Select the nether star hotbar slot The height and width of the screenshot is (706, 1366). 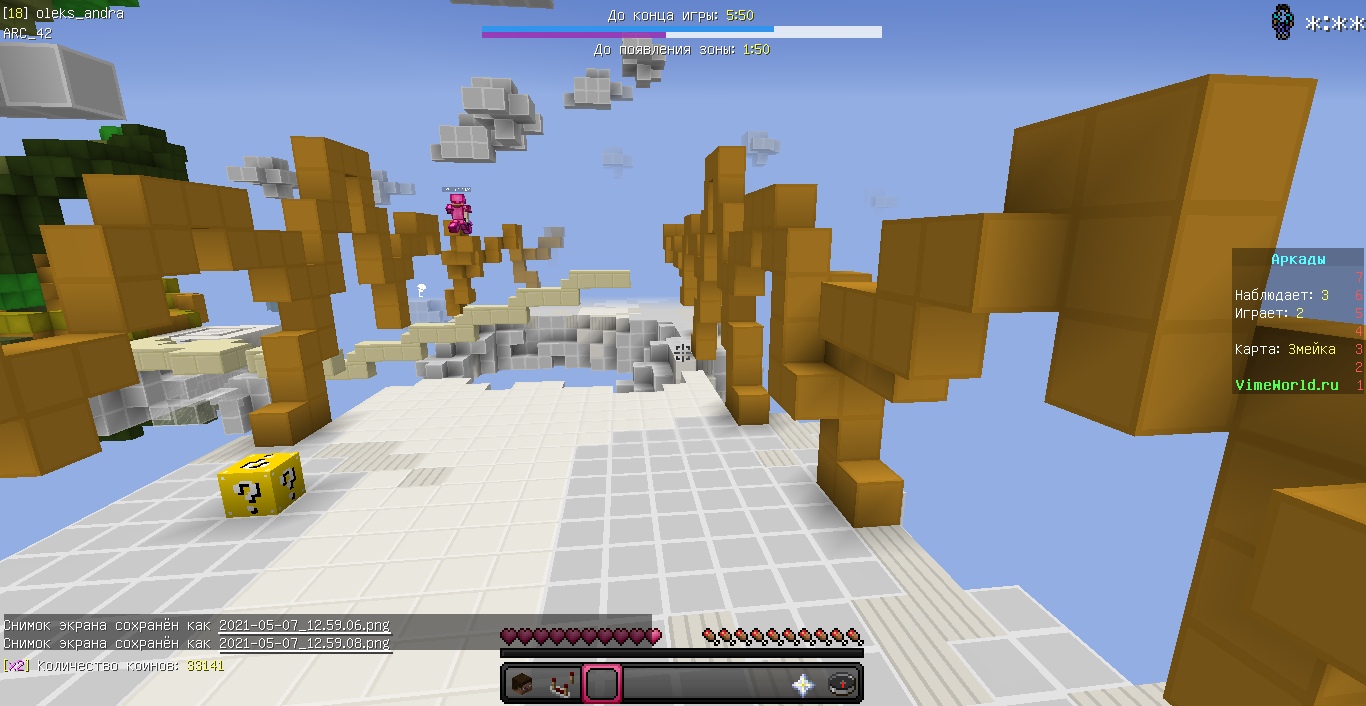pyautogui.click(x=802, y=684)
